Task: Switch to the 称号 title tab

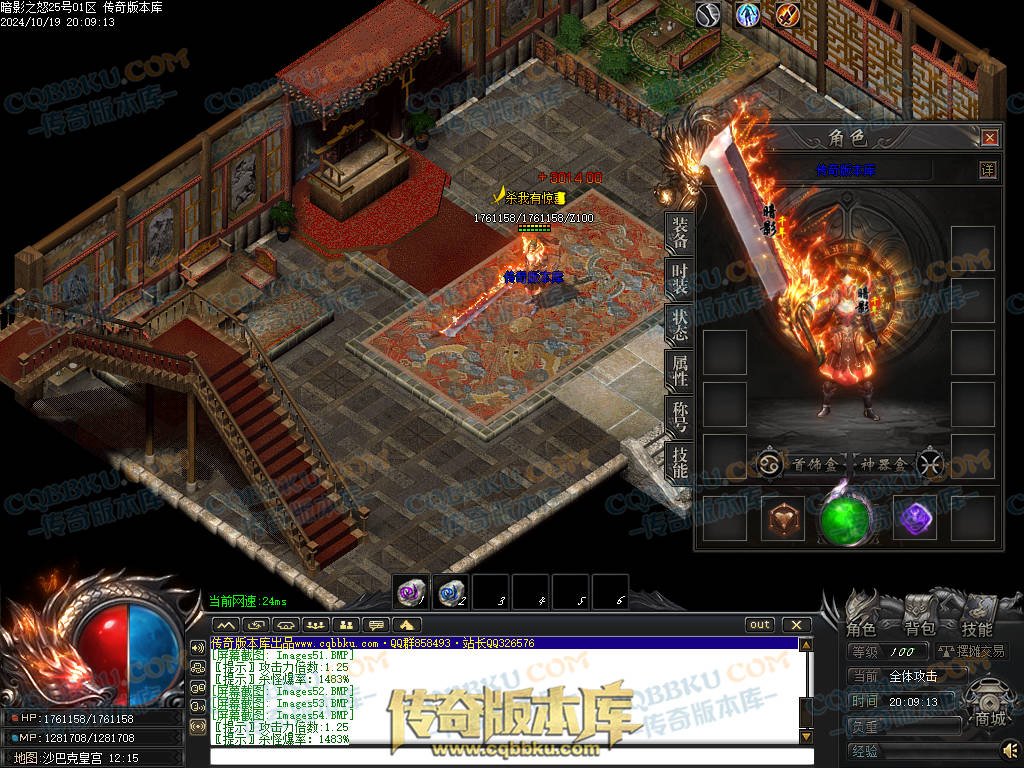Action: coord(679,418)
